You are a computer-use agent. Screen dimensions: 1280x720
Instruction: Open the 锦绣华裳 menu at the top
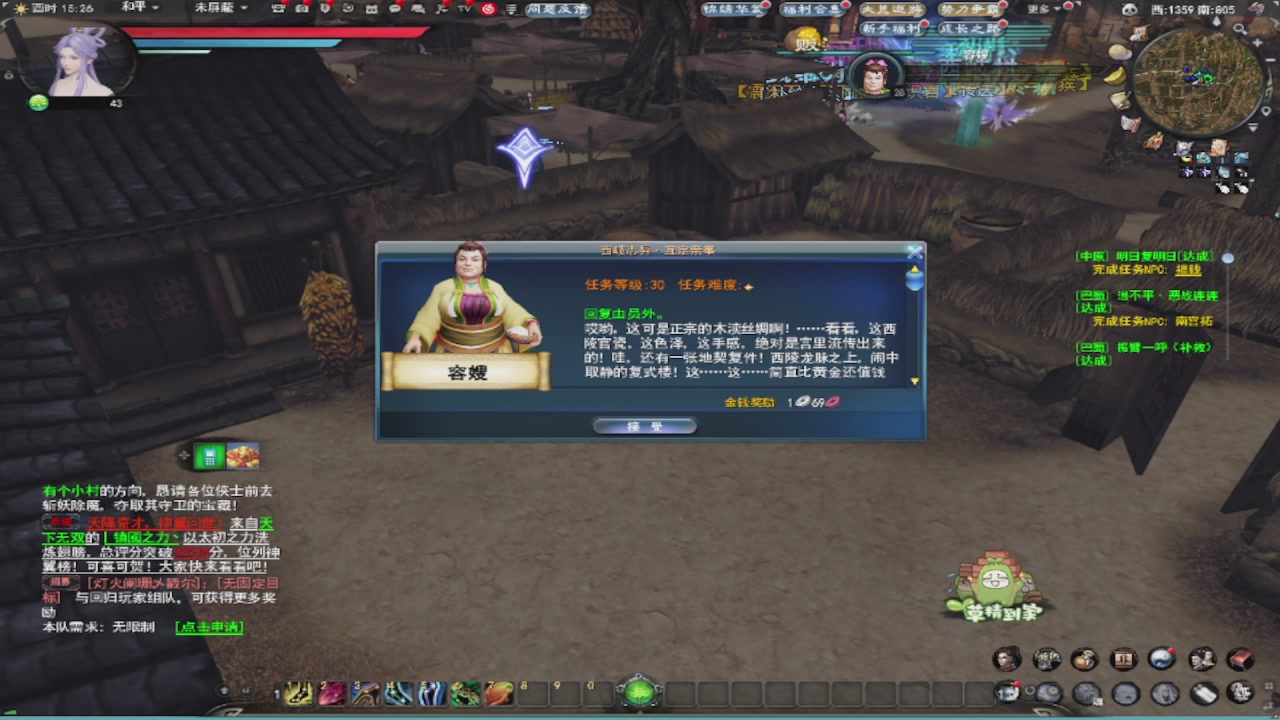point(730,8)
